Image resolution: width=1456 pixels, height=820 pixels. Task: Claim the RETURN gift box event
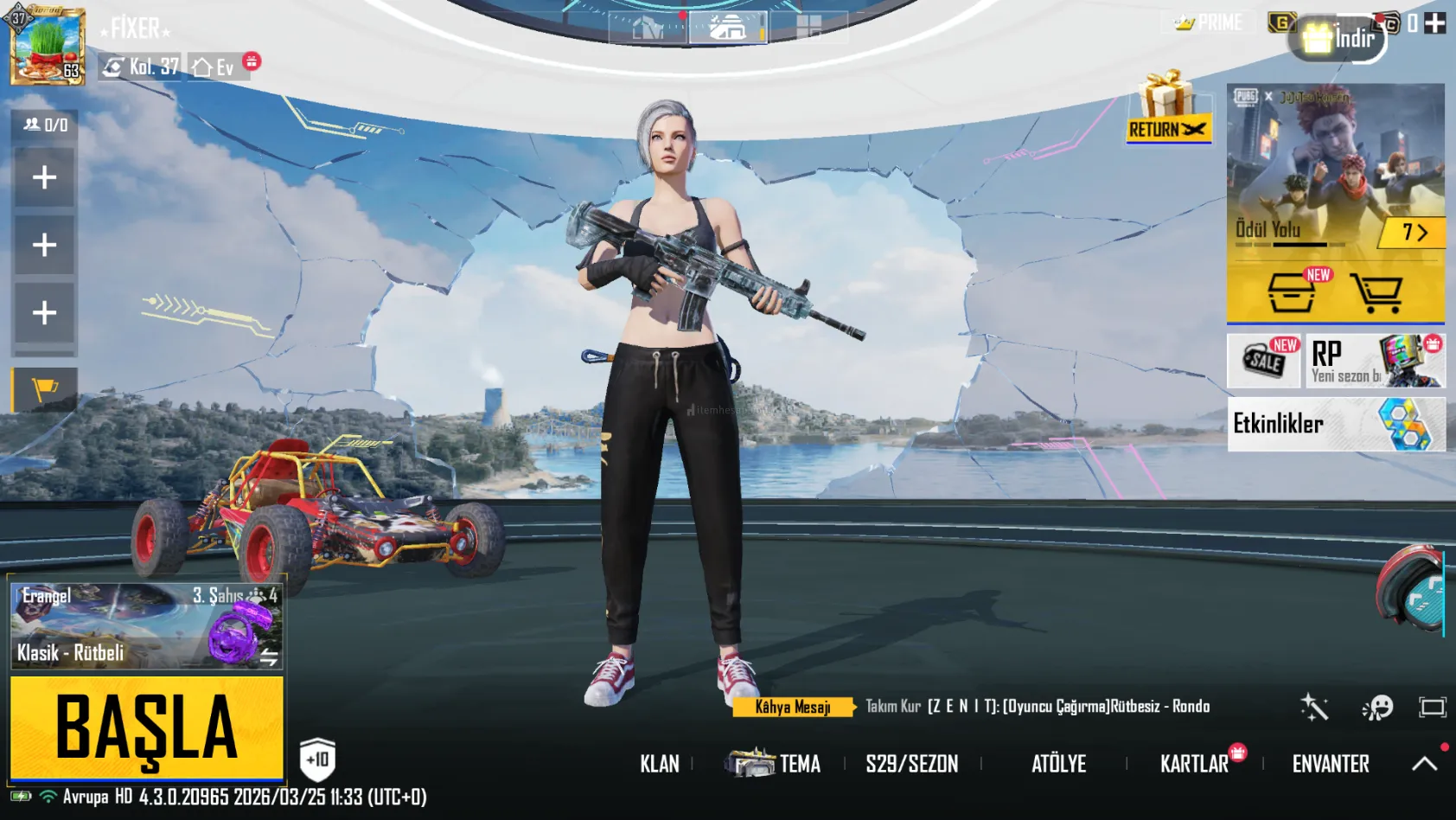click(1167, 108)
